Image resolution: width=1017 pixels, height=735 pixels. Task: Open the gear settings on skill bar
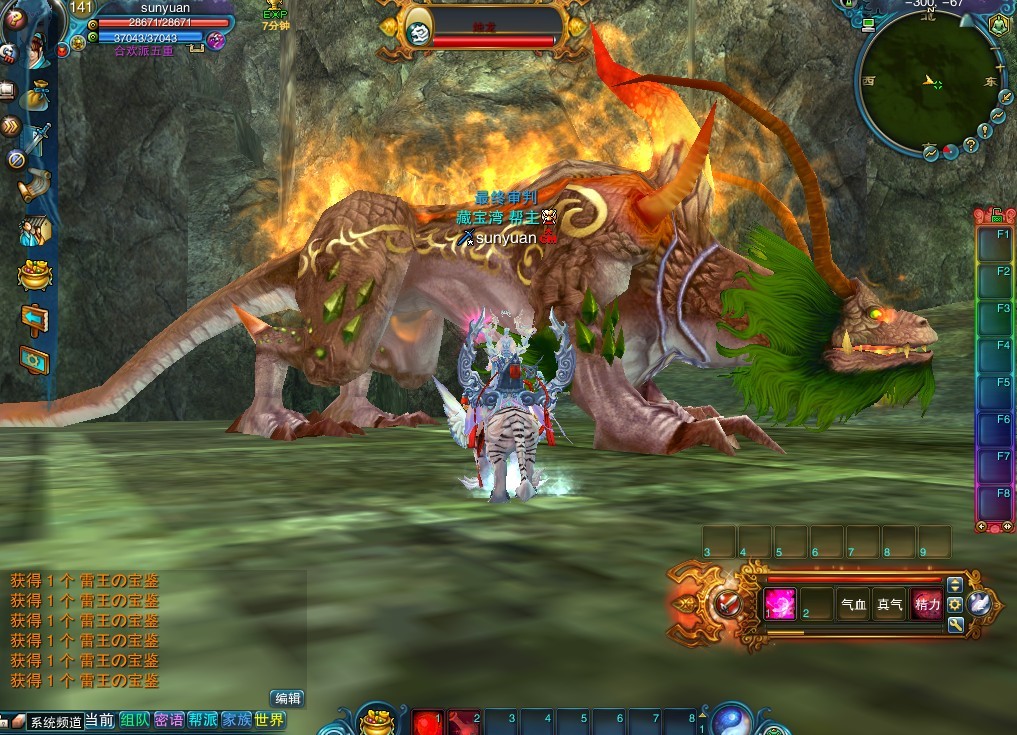955,604
